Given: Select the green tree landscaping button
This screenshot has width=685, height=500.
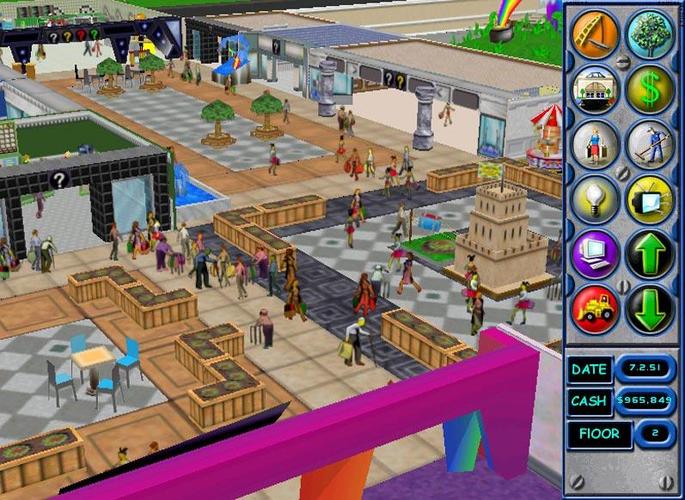Looking at the screenshot, I should (x=650, y=34).
